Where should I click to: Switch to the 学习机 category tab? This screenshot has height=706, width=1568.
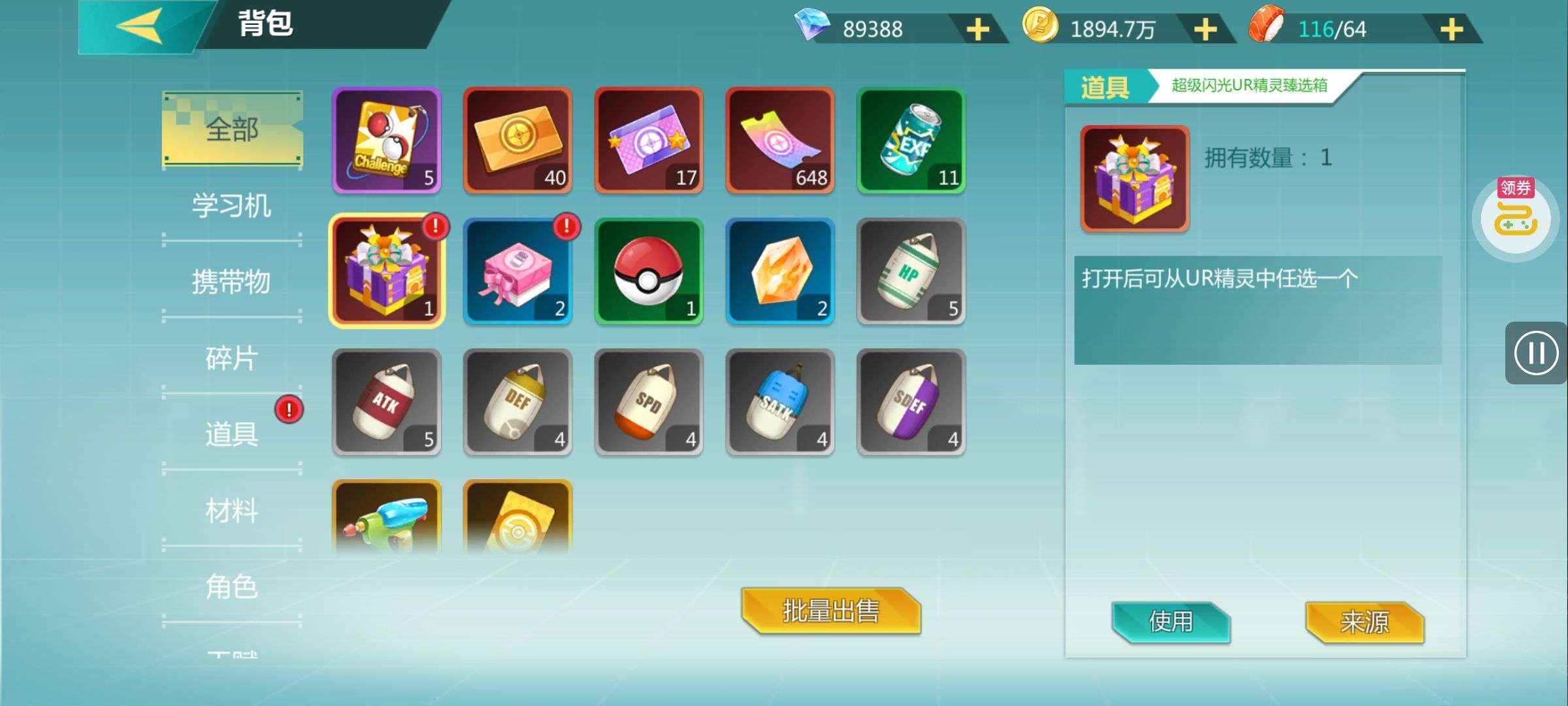coord(231,206)
